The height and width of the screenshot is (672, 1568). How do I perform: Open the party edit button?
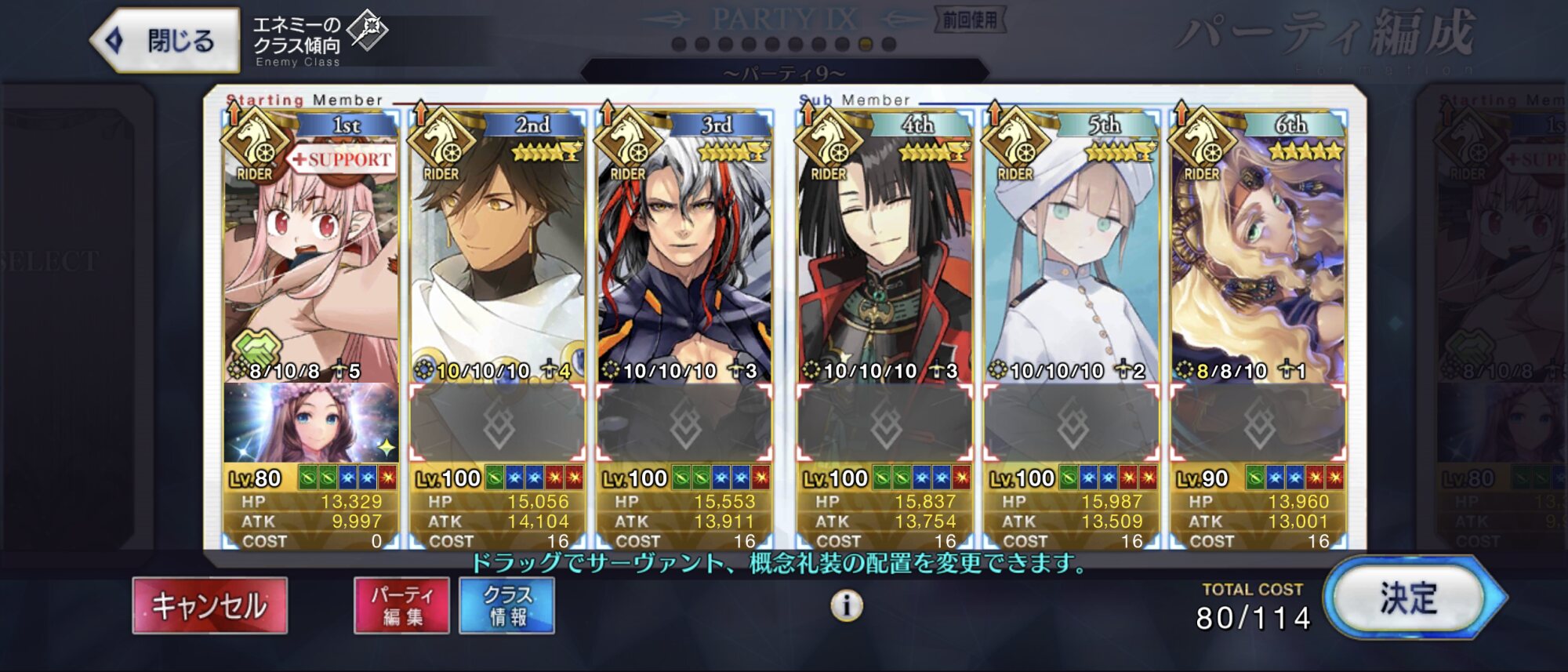(401, 605)
